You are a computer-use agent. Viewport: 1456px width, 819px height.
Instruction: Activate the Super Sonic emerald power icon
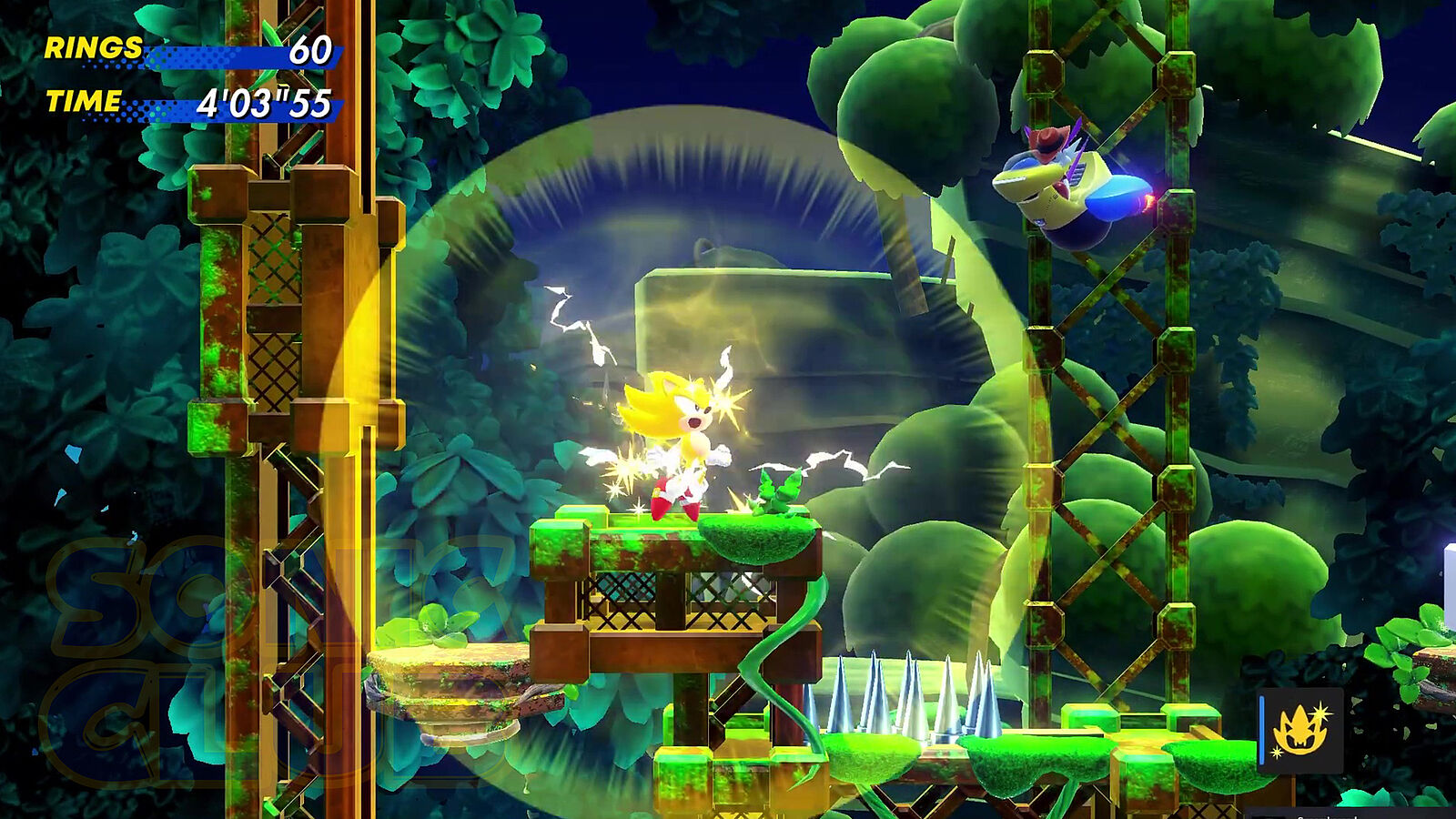click(x=1300, y=731)
